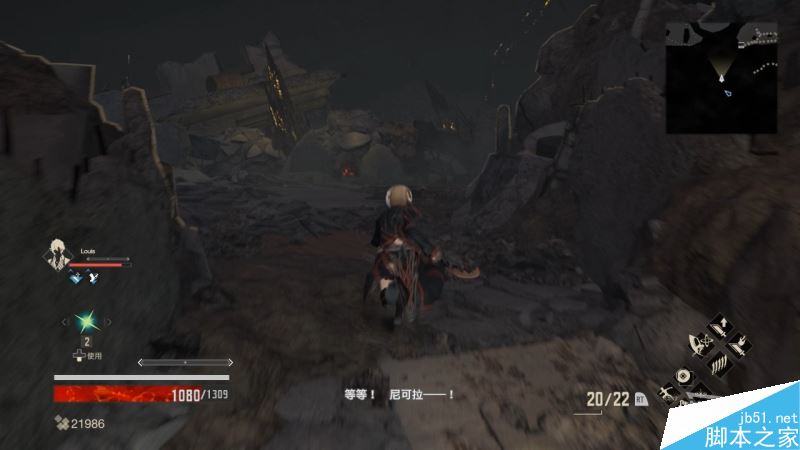The image size is (800, 450).
Task: Select Louis's companion portrait
Action: pyautogui.click(x=58, y=255)
